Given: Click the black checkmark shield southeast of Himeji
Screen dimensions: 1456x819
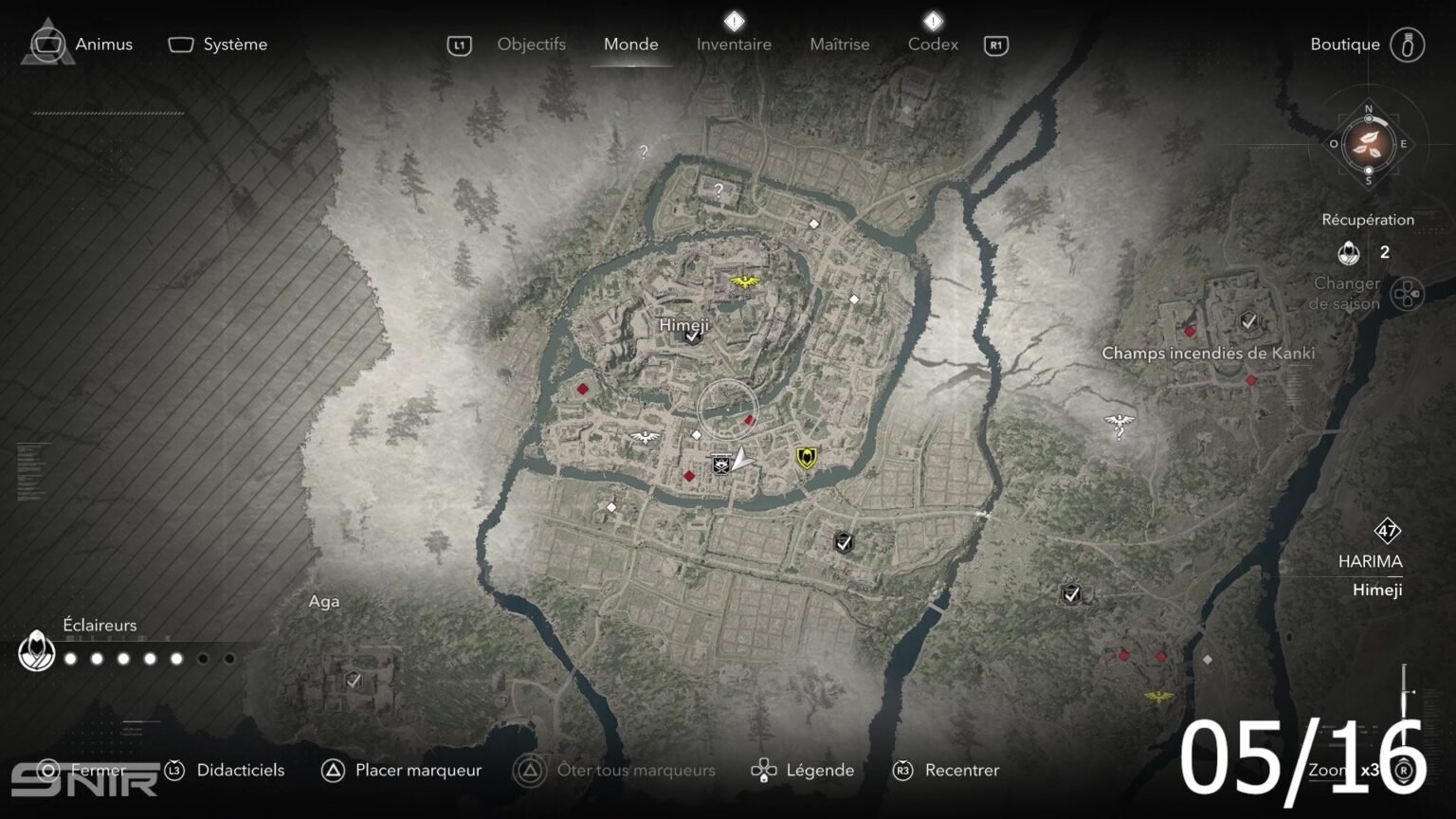Looking at the screenshot, I should pyautogui.click(x=842, y=542).
